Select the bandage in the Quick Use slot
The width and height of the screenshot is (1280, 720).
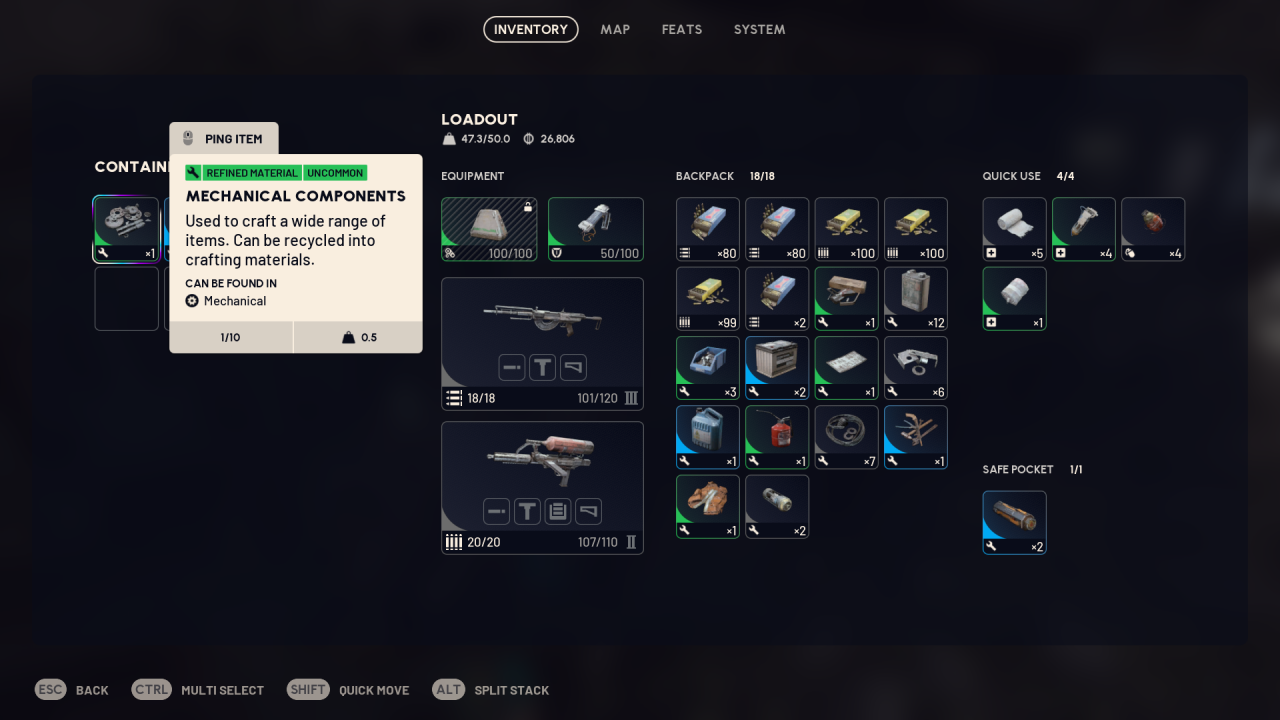coord(1014,229)
